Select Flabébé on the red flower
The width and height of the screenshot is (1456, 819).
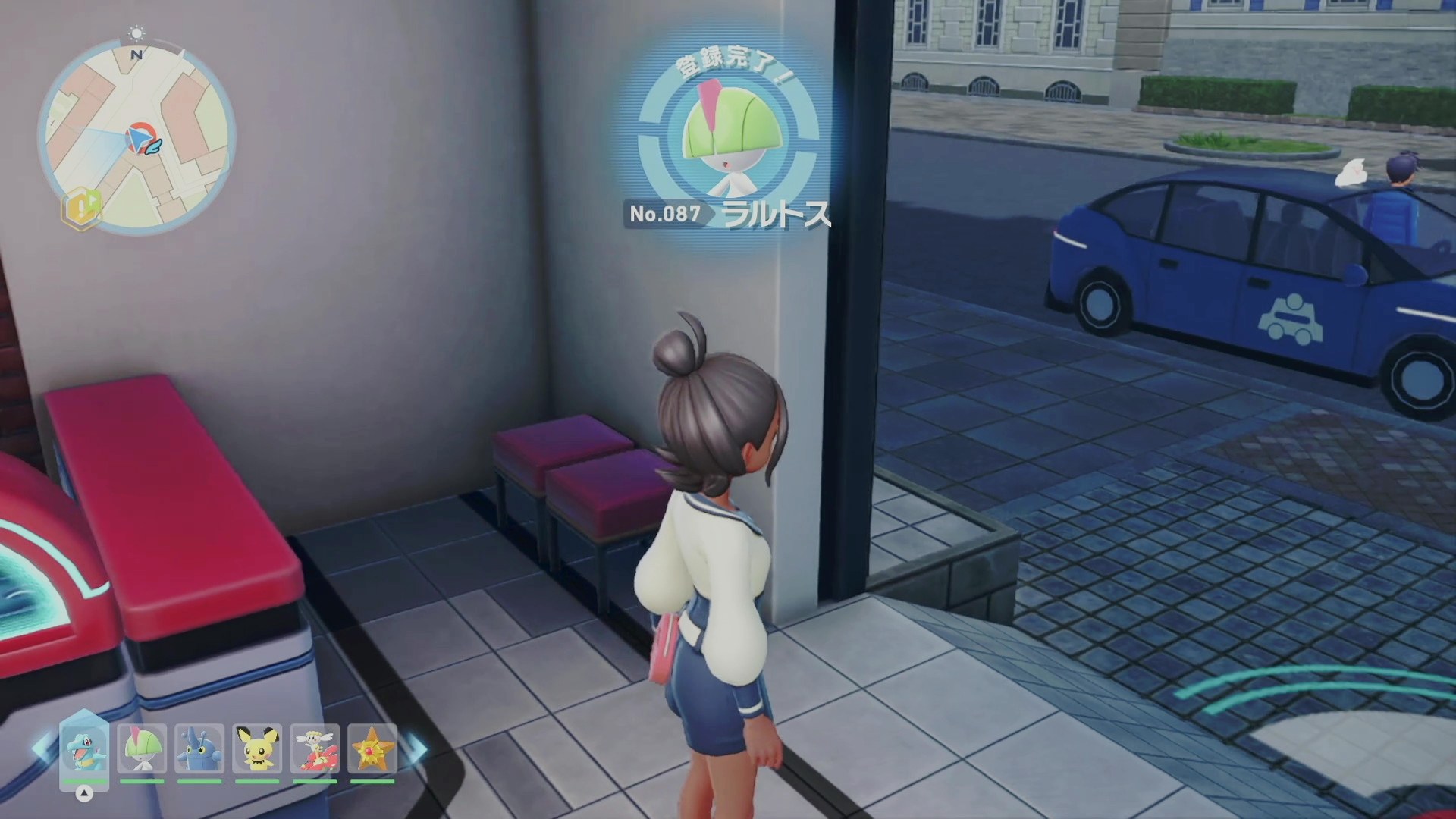315,748
